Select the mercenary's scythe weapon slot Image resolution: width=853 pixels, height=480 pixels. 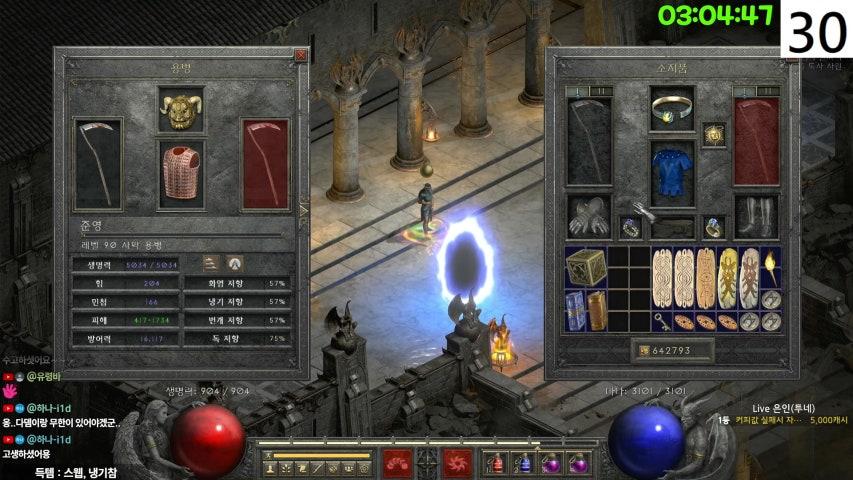98,164
